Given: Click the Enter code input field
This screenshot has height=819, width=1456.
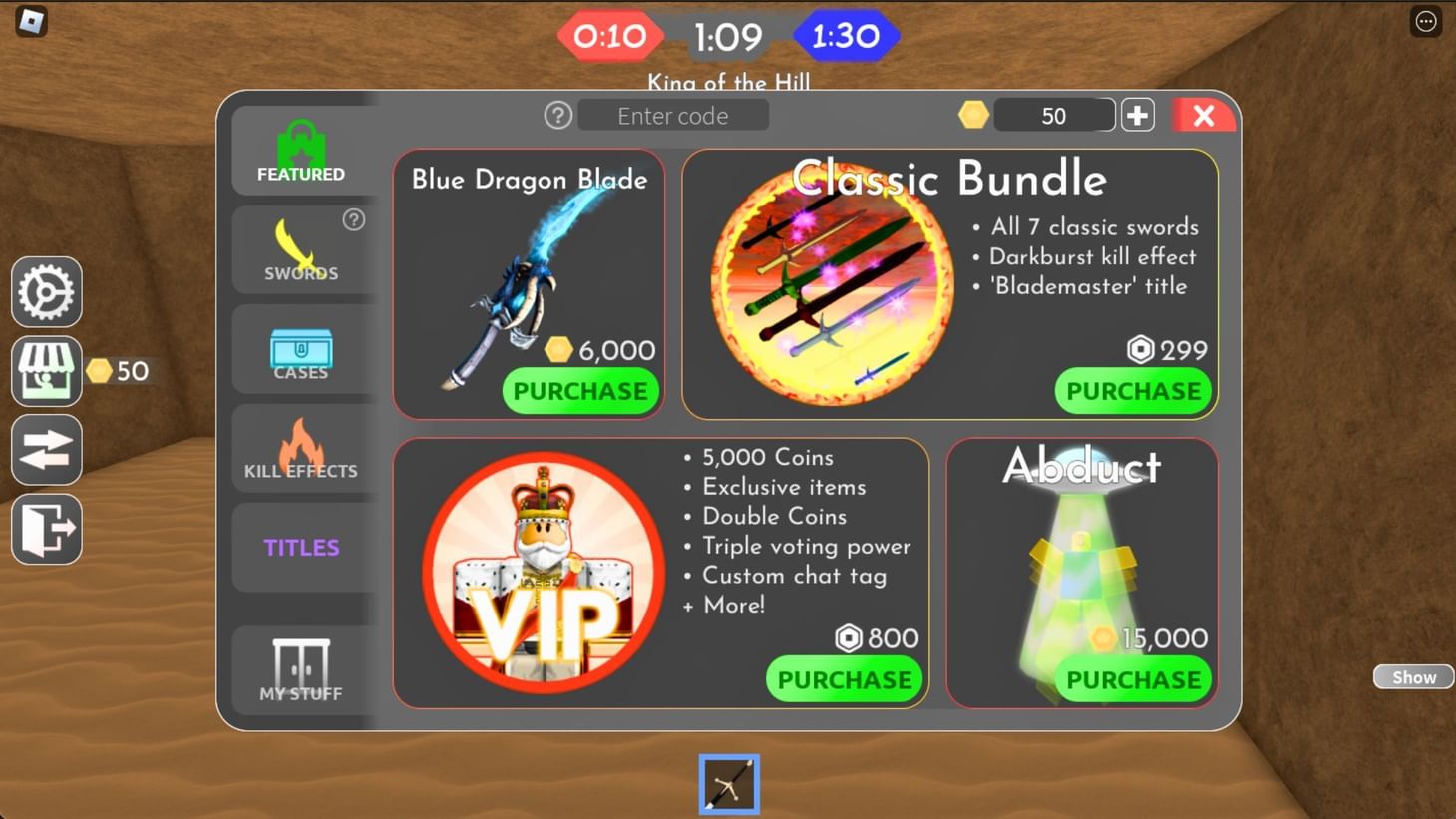Looking at the screenshot, I should click(672, 115).
